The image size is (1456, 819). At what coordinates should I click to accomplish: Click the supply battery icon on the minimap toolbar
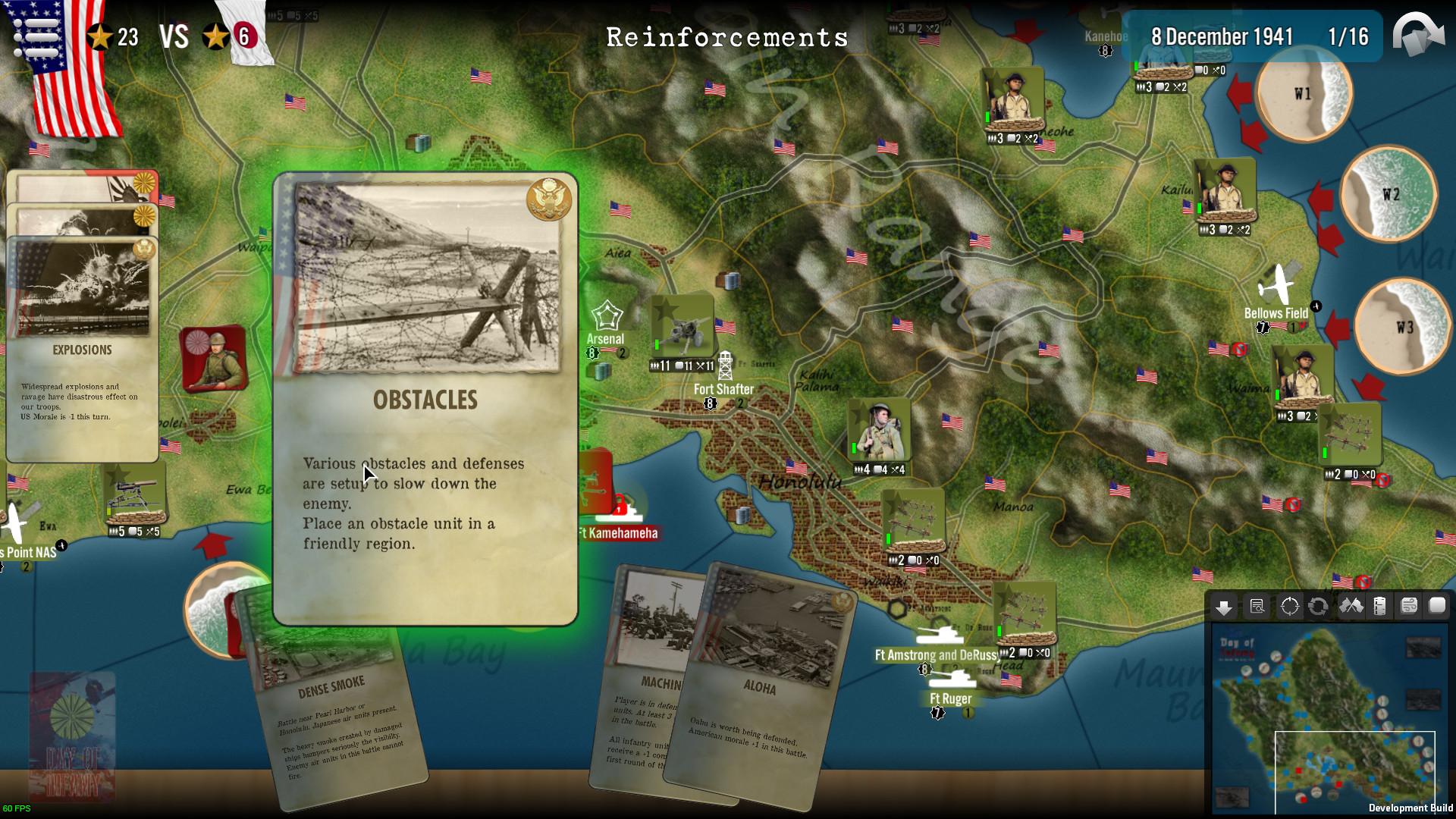tap(1380, 607)
